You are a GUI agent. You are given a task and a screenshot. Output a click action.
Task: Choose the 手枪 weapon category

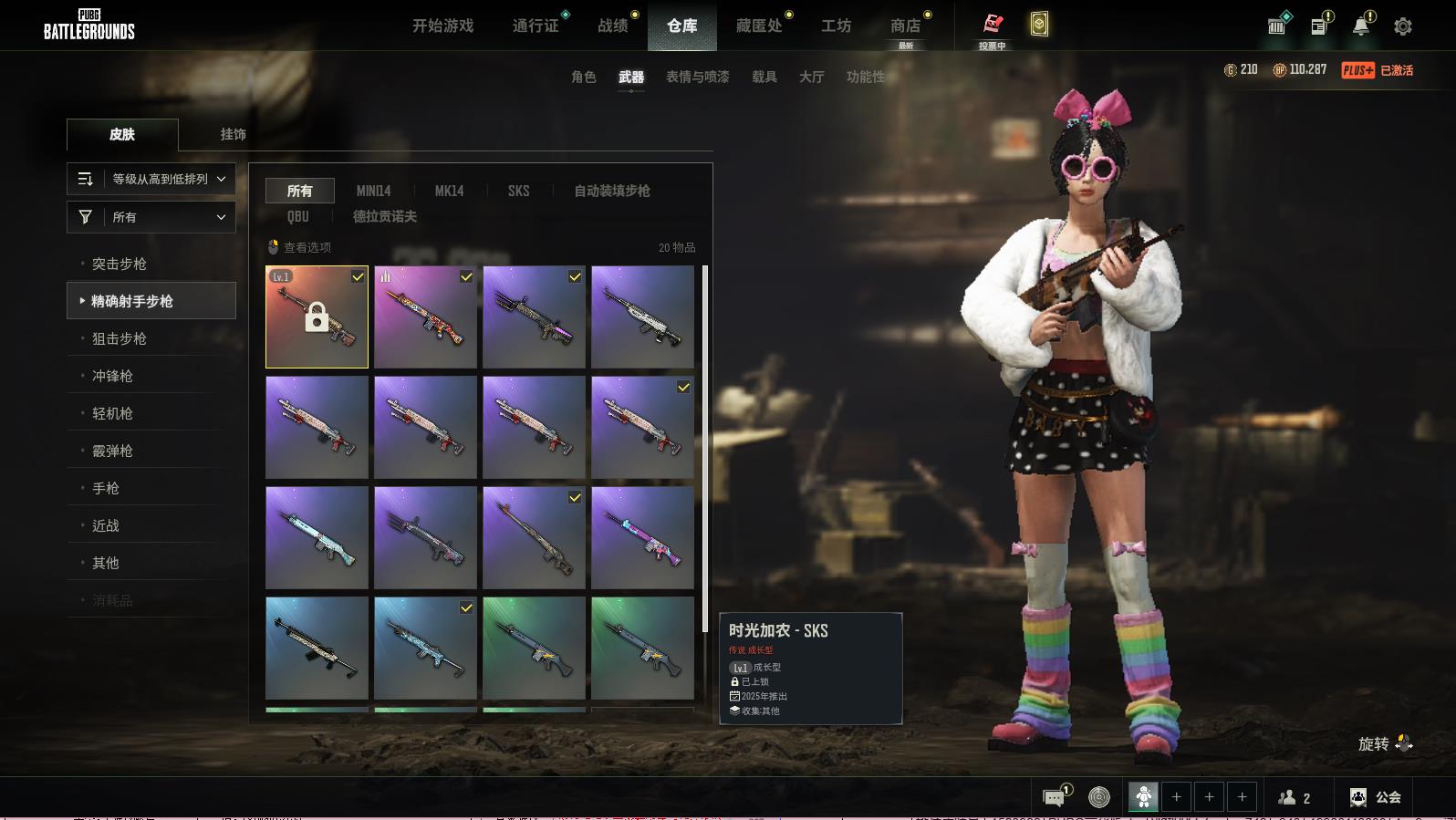[106, 488]
